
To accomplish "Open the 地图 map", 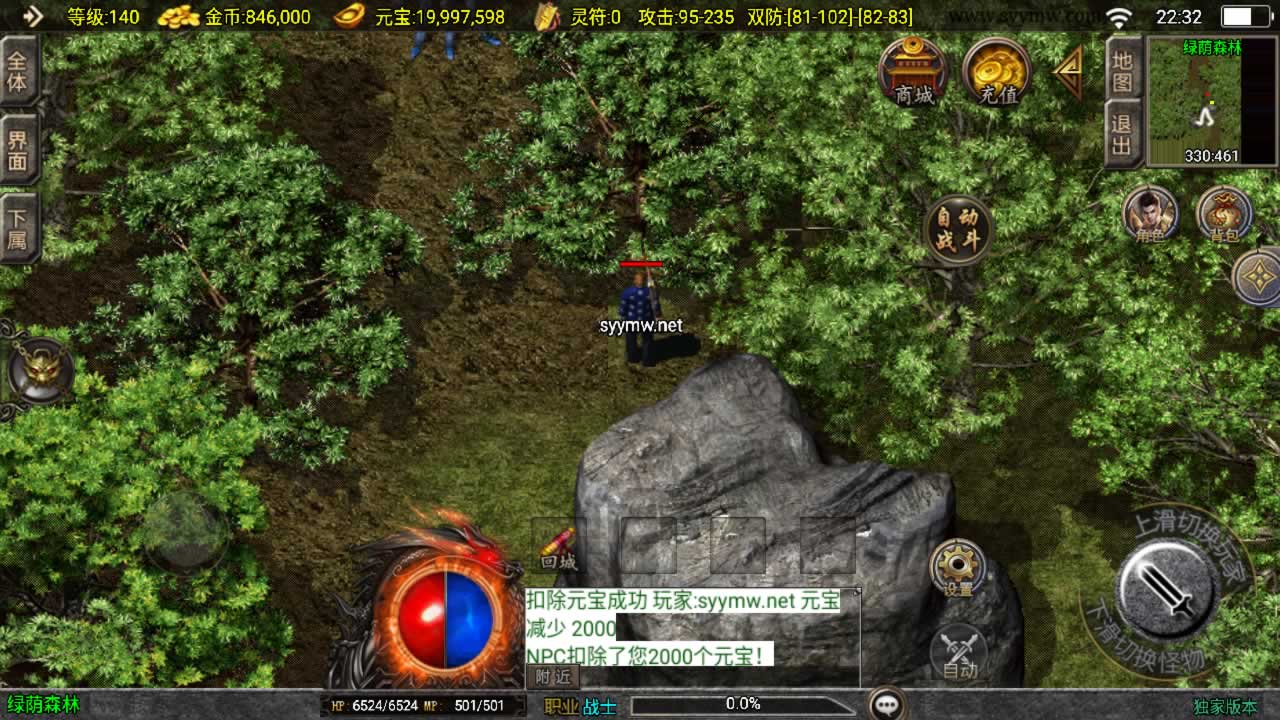I will point(1123,71).
